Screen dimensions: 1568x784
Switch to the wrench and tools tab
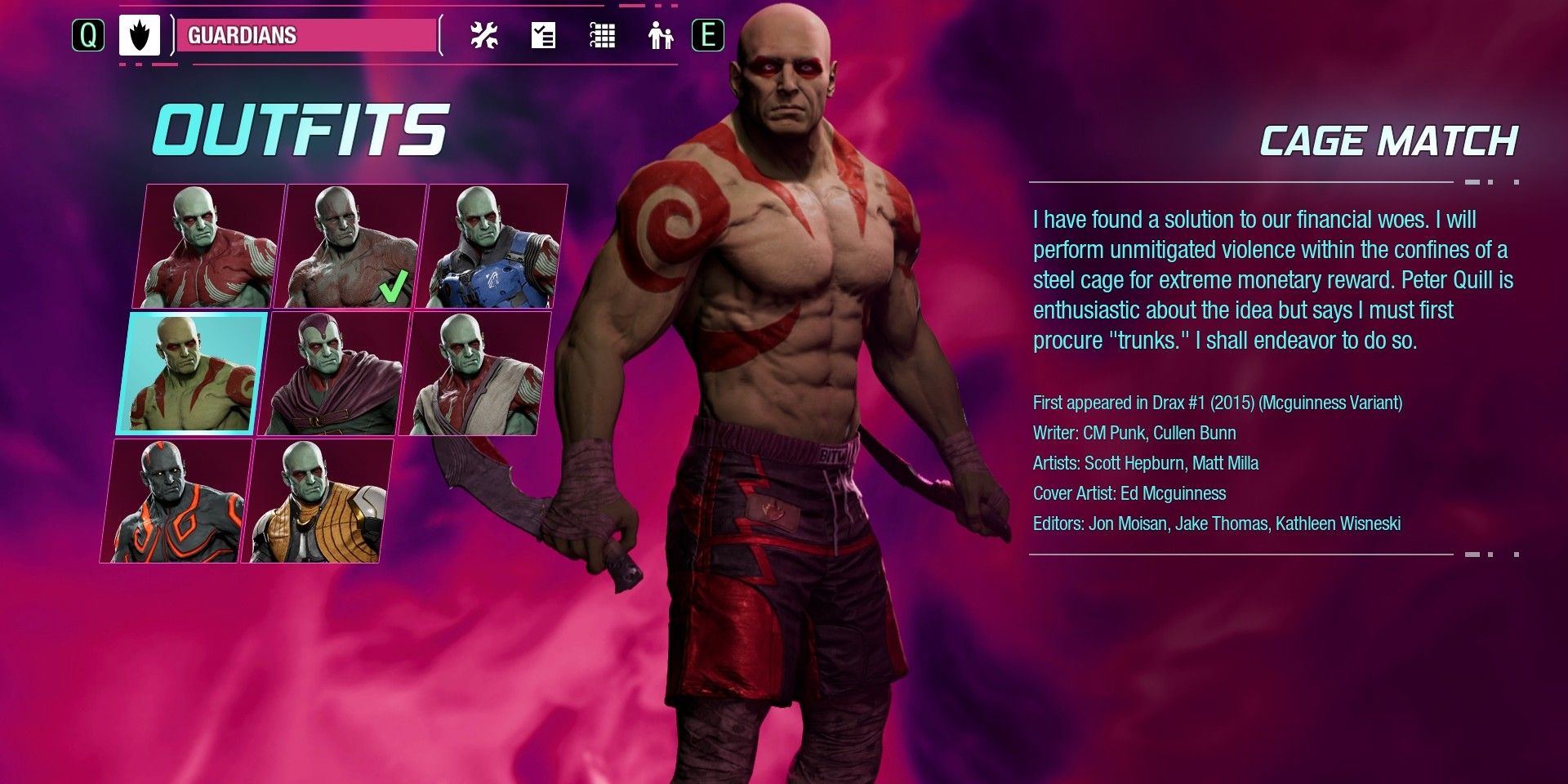[484, 35]
